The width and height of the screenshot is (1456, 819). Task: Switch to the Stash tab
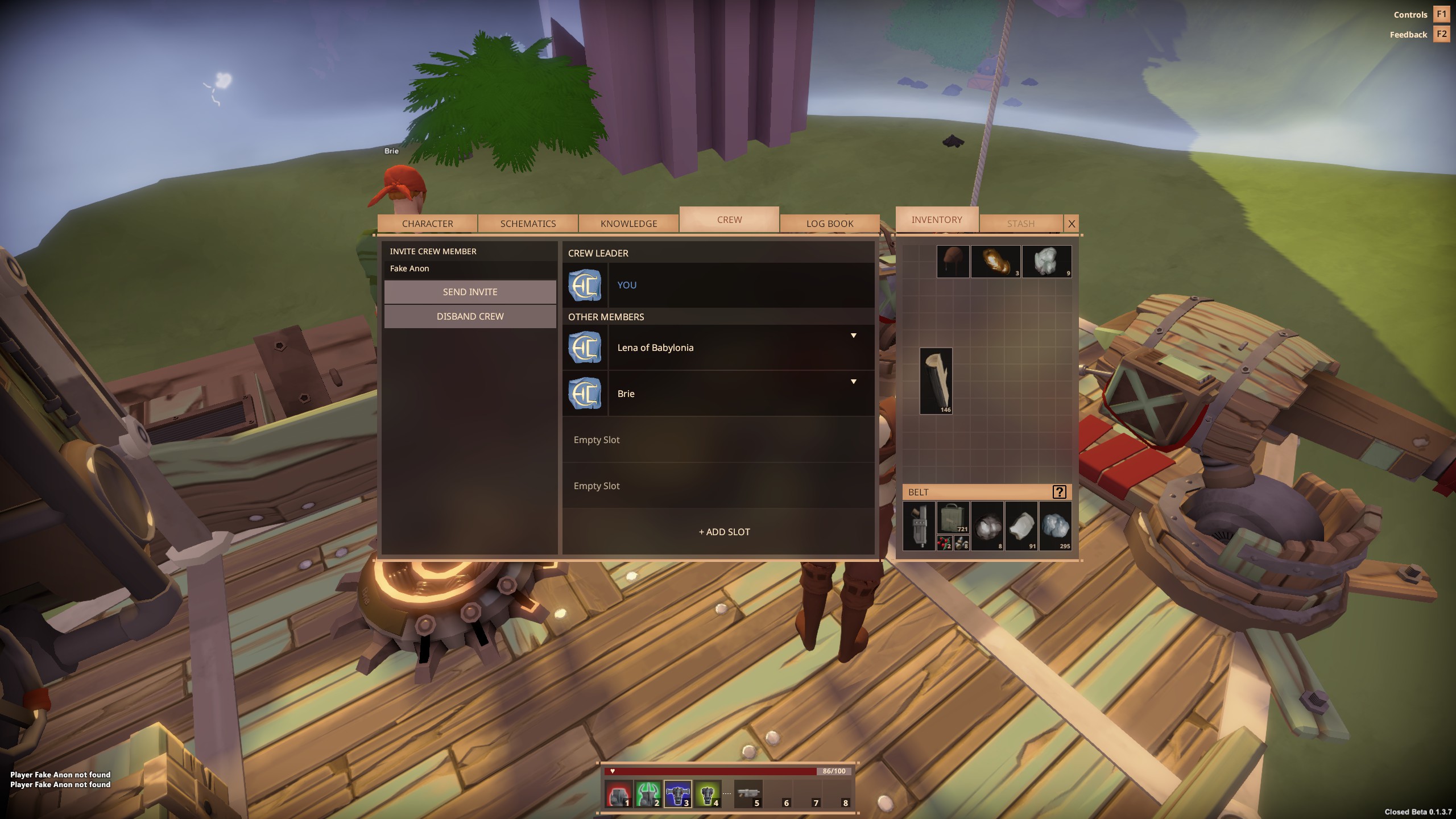[x=1020, y=224]
